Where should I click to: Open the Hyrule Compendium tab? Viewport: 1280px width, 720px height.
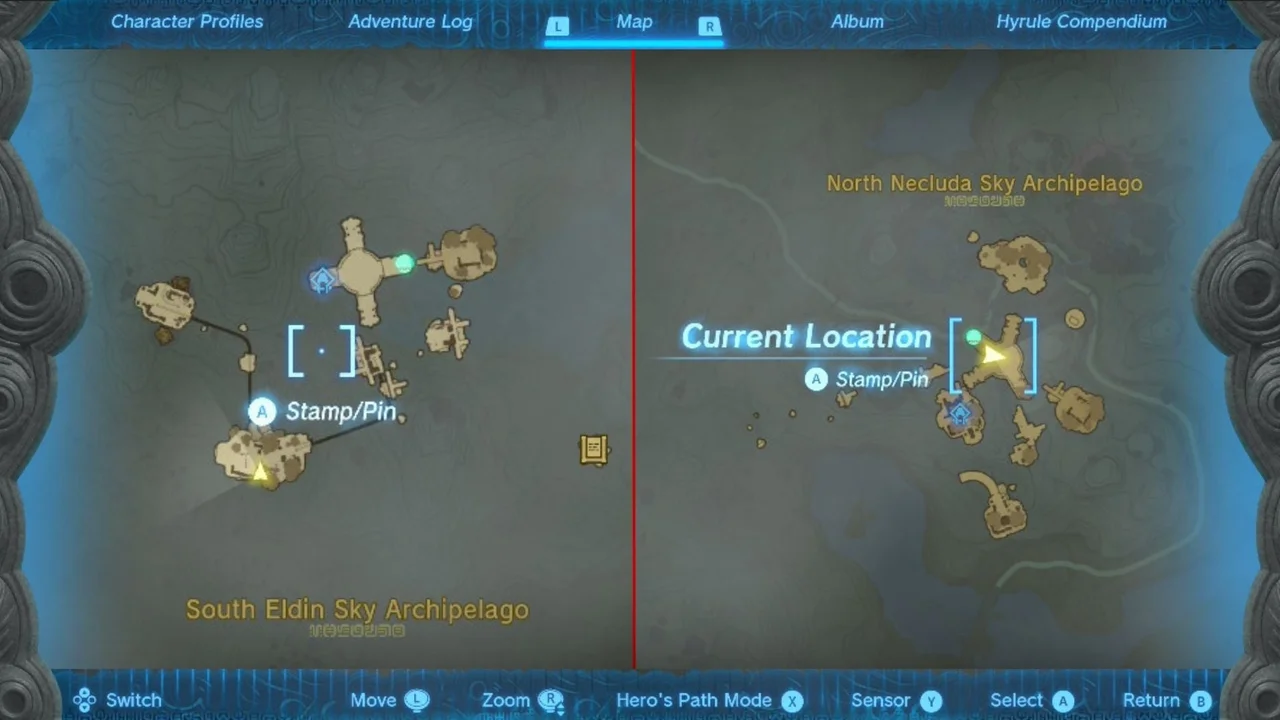[1081, 21]
